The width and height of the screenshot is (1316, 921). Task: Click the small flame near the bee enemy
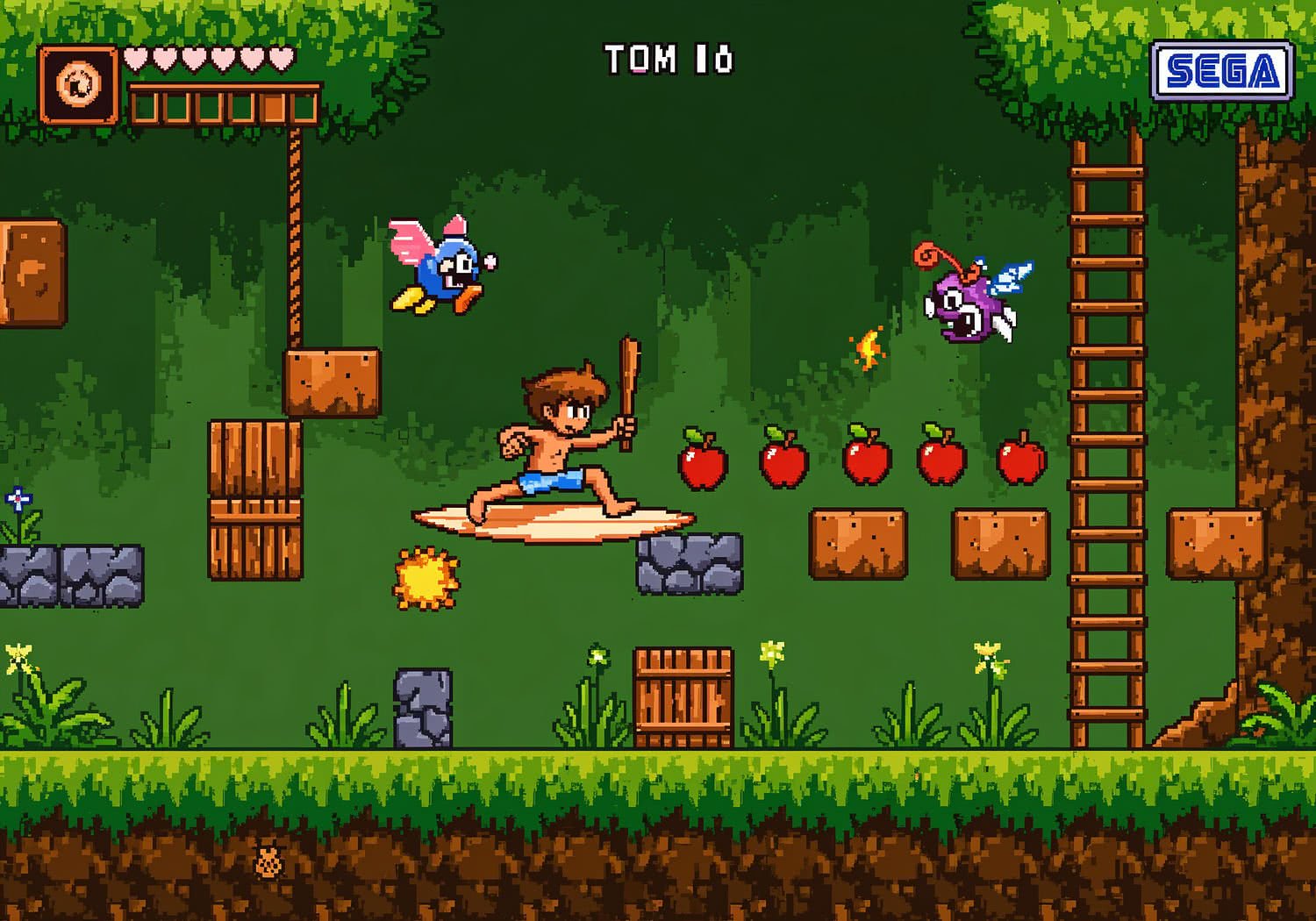click(868, 349)
